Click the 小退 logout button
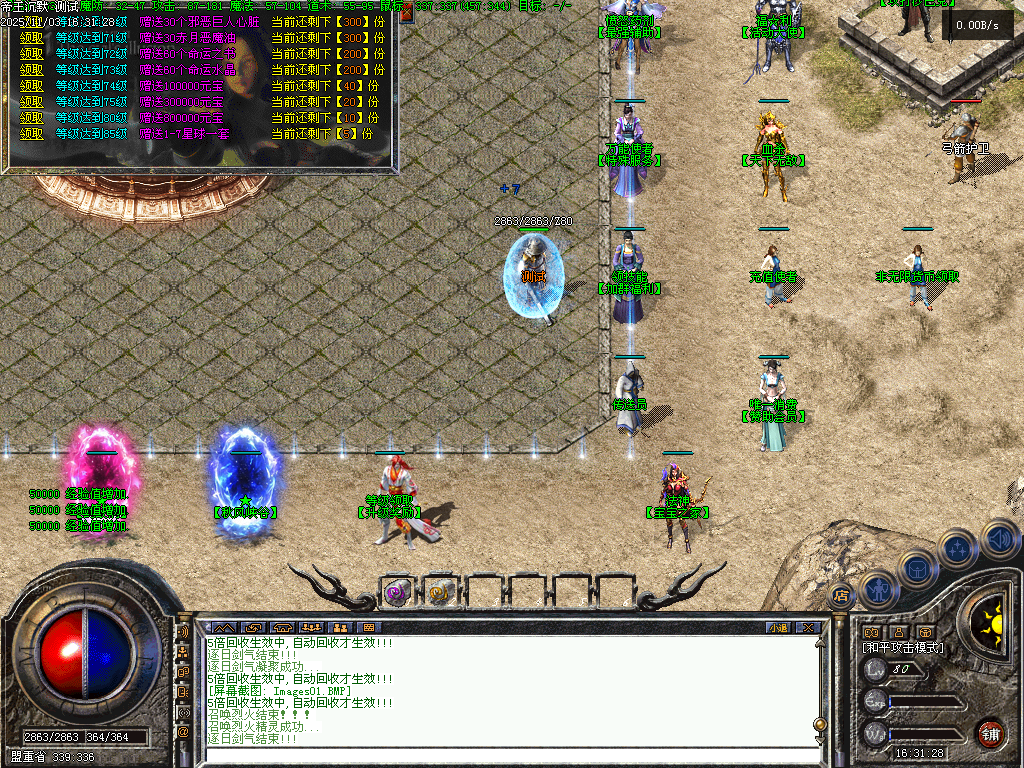This screenshot has height=768, width=1024. point(778,628)
